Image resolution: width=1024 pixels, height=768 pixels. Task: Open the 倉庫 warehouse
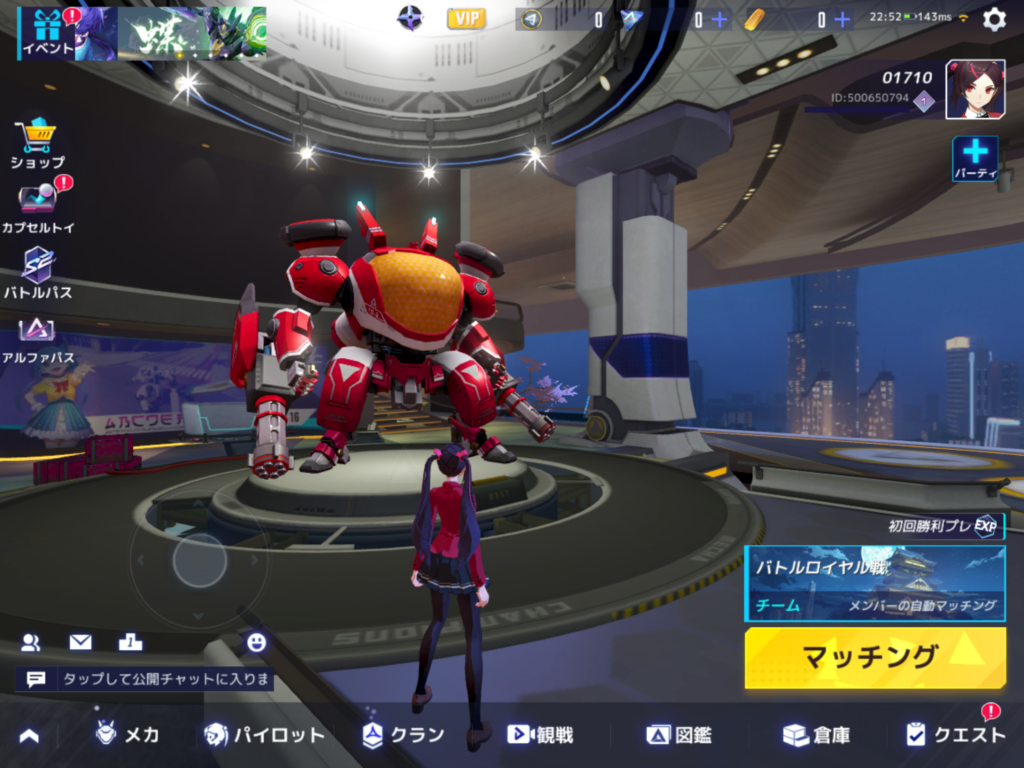tap(816, 735)
